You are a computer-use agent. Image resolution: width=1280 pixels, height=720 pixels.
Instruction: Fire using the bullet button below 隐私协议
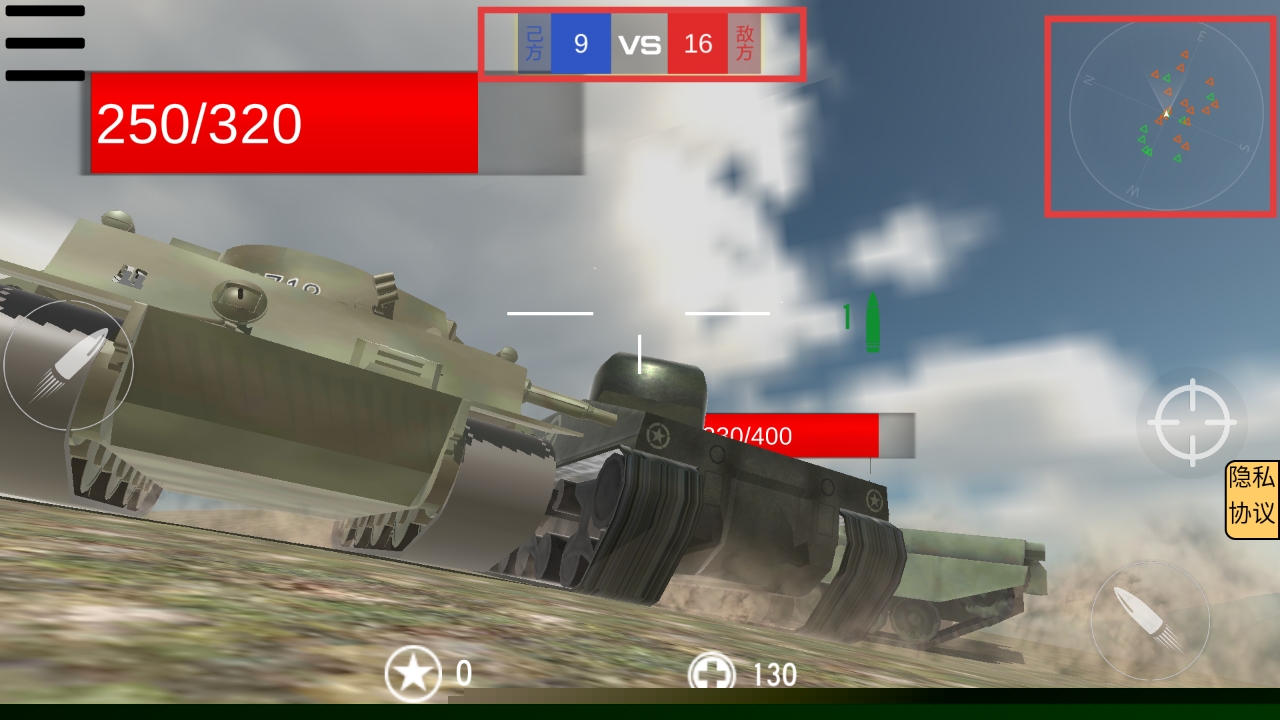click(1150, 620)
